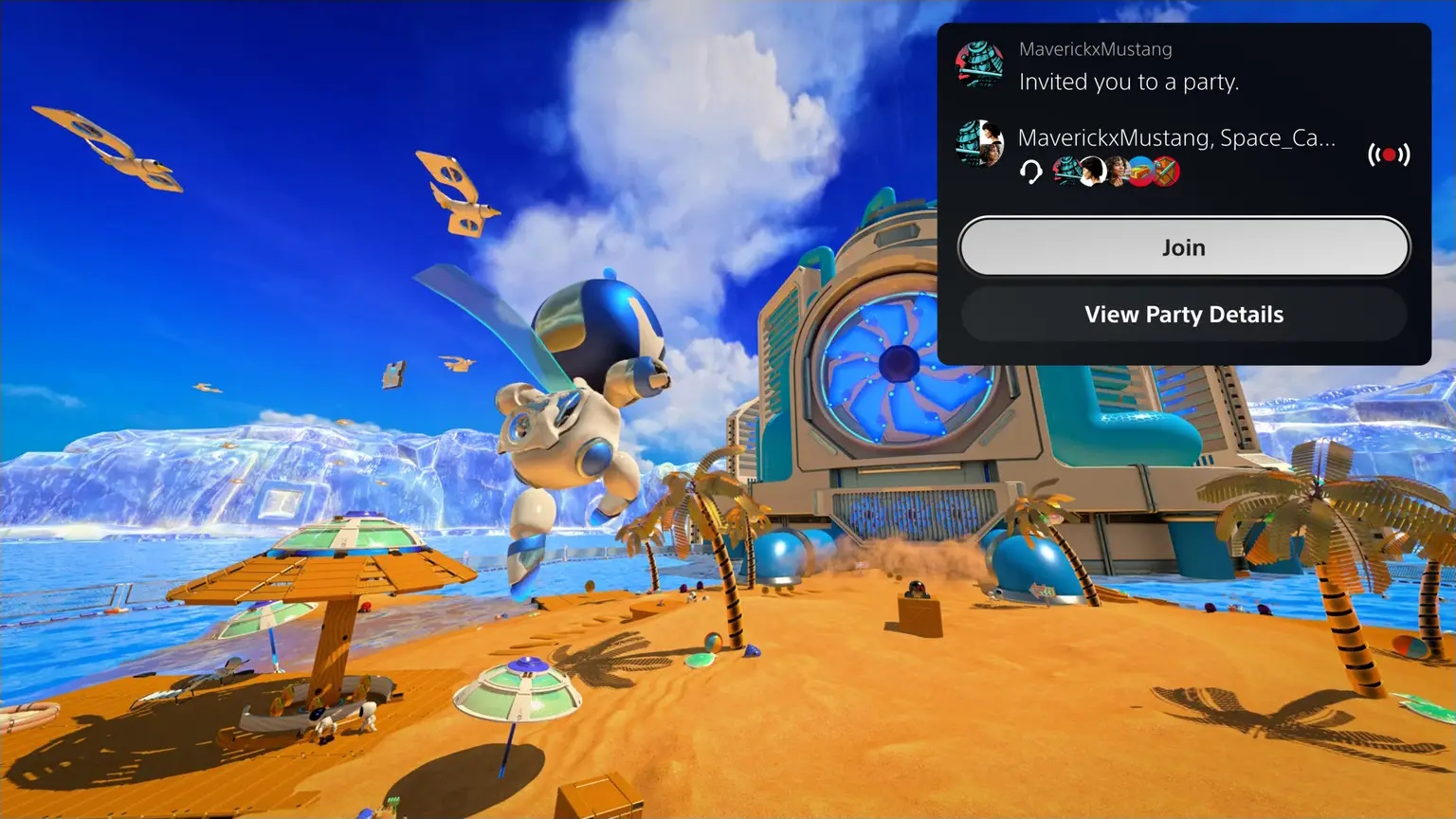The width and height of the screenshot is (1456, 819).
Task: Click the MaverickxMustang username label
Action: [x=1096, y=48]
